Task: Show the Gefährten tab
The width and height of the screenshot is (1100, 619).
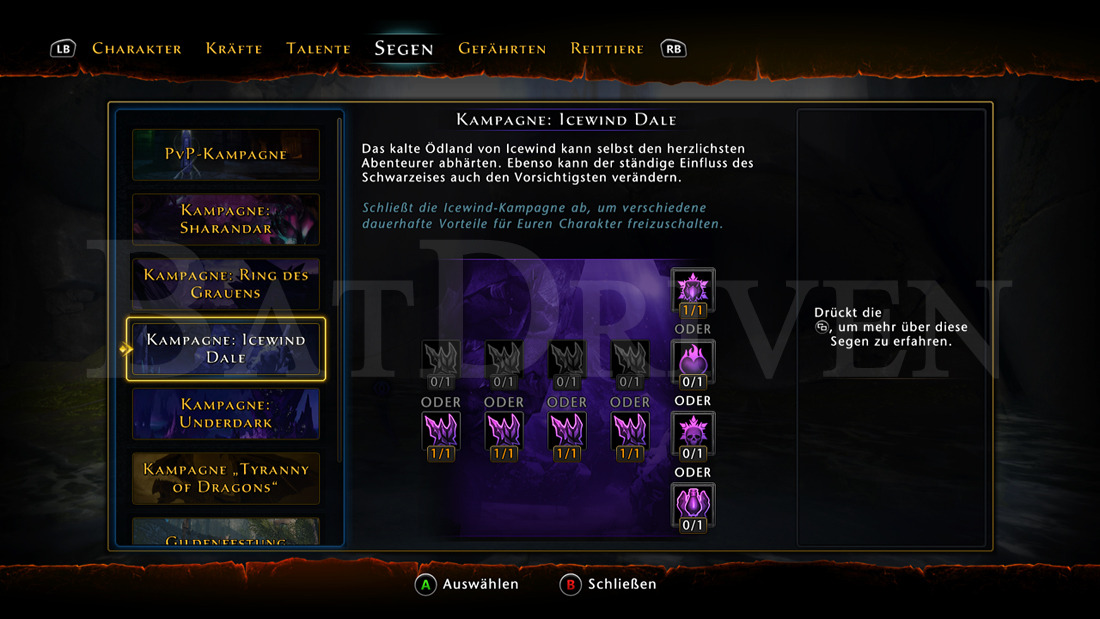Action: [502, 48]
